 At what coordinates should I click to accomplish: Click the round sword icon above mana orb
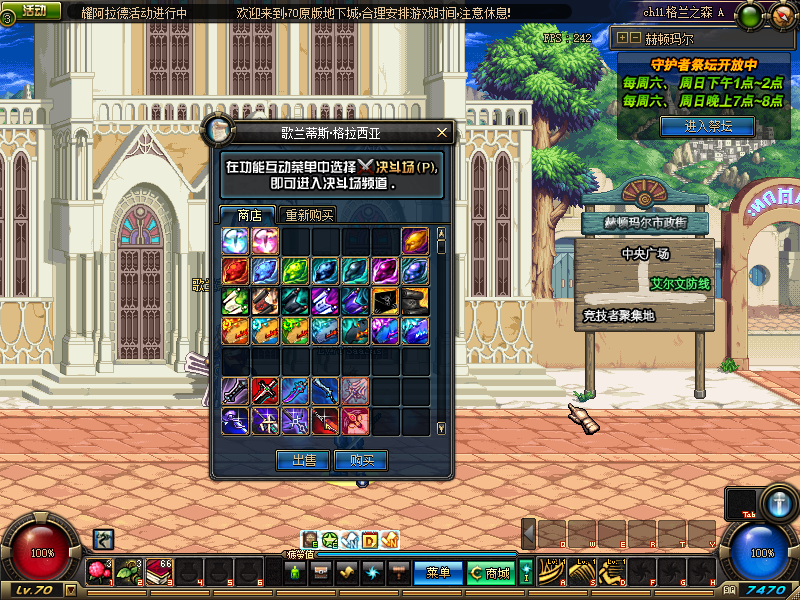point(779,503)
